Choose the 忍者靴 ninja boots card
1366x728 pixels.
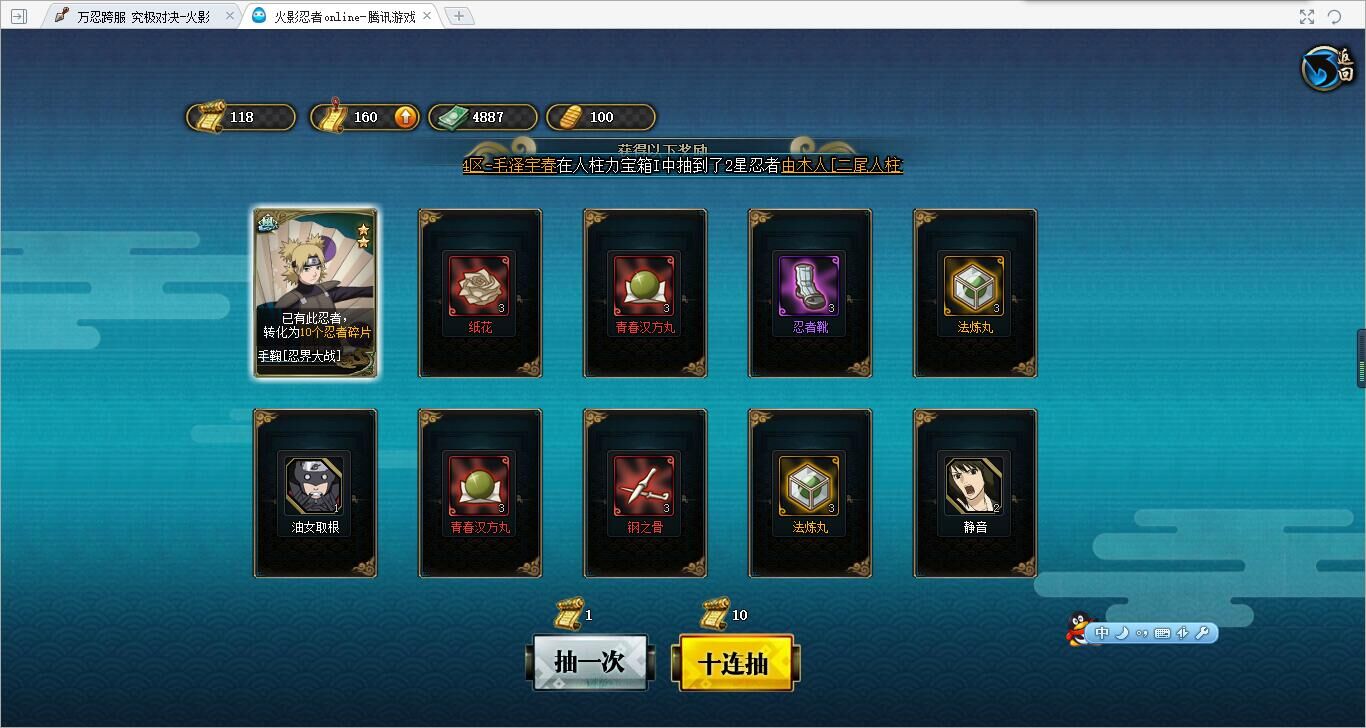[x=810, y=293]
